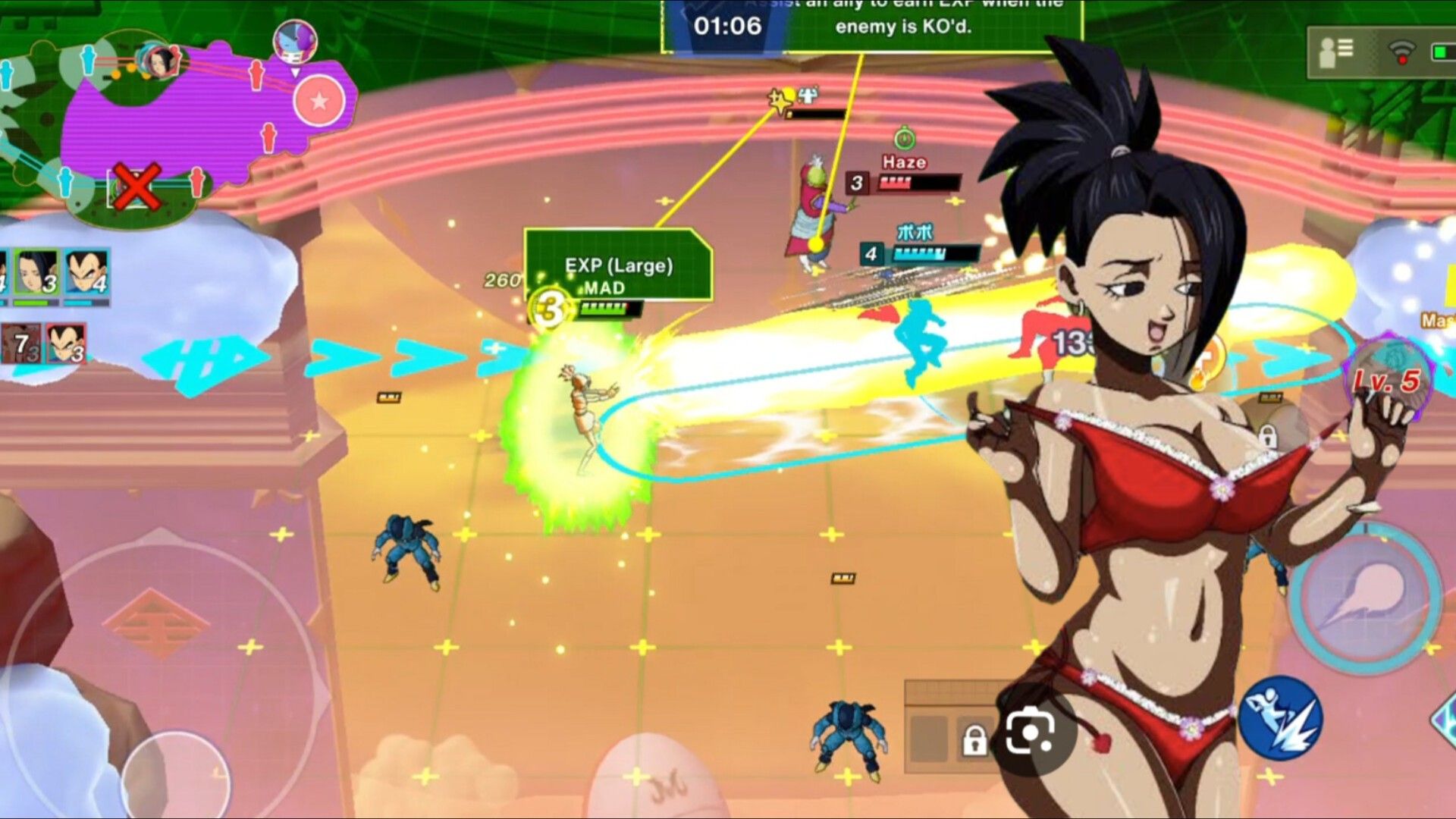This screenshot has height=819, width=1456.
Task: Select the green-framed ally portrait numbered 3
Action: tap(36, 275)
